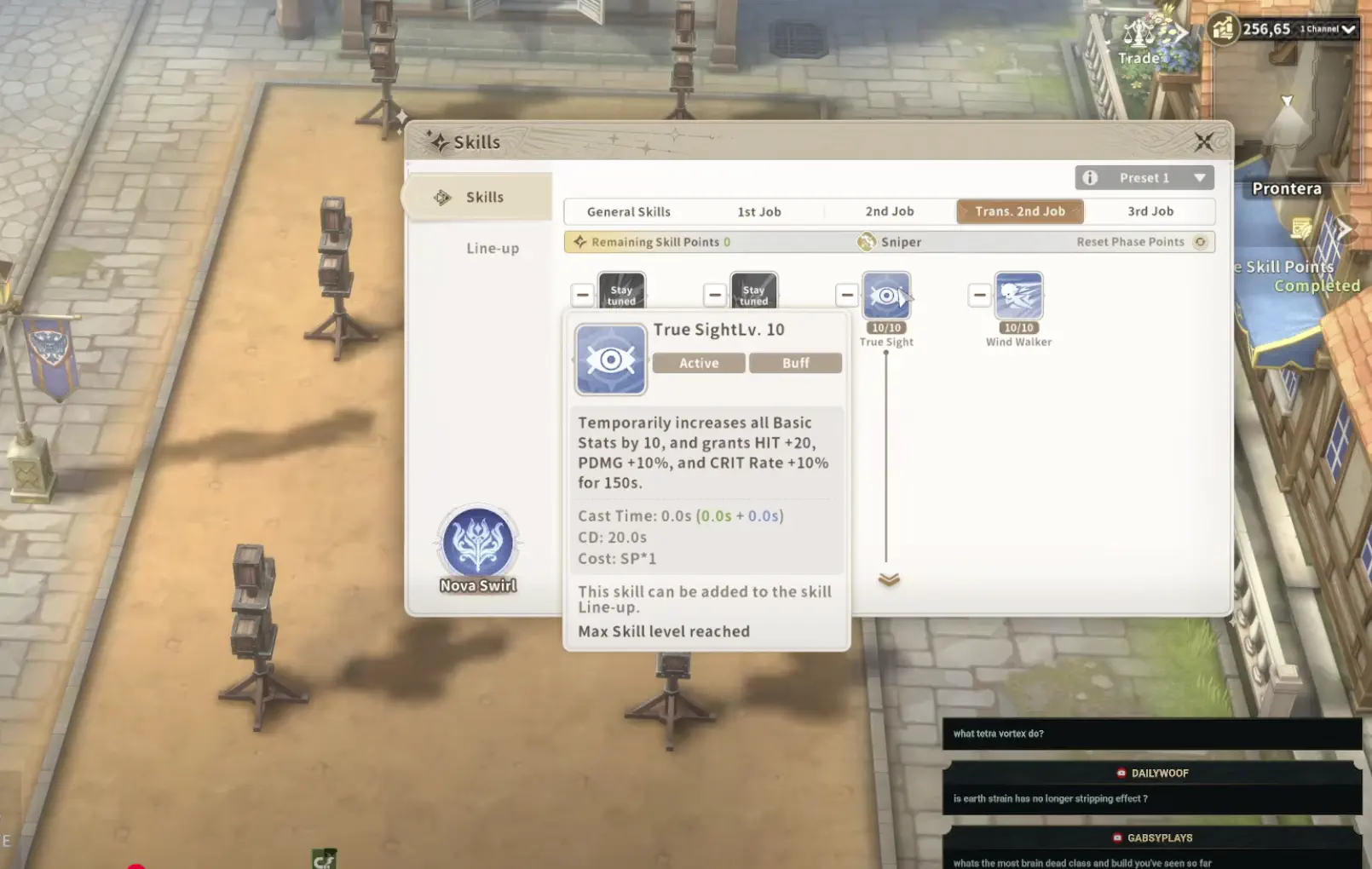Image resolution: width=1372 pixels, height=869 pixels.
Task: Click Reset Phase Points
Action: 1130,242
